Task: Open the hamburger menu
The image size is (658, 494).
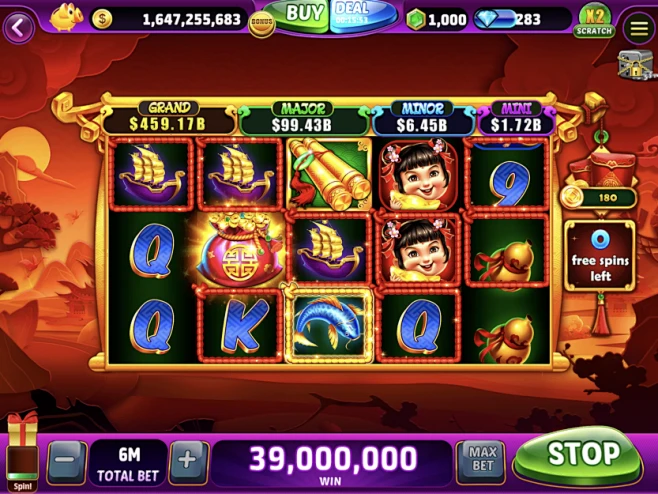Action: 638,26
